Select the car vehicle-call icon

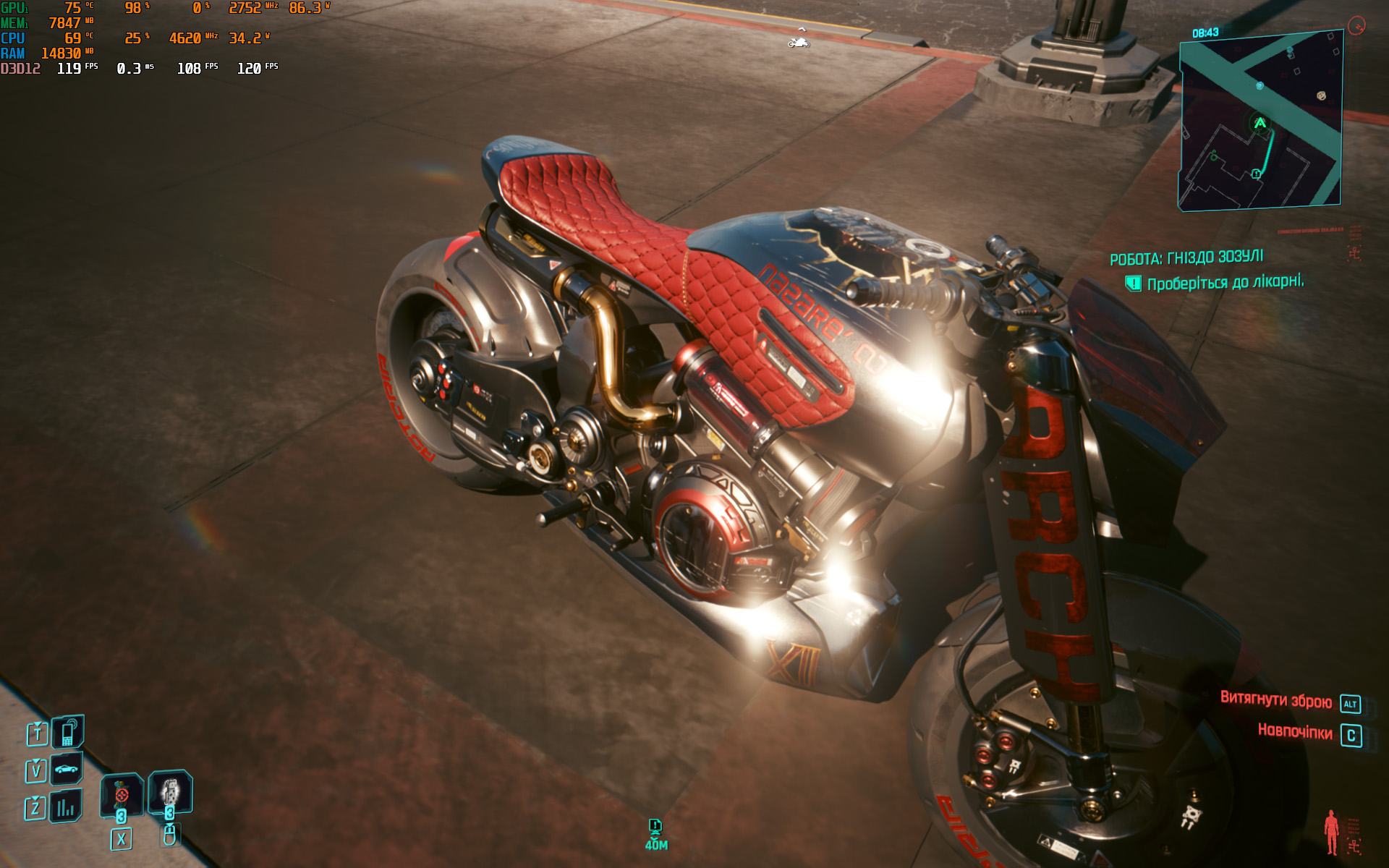click(67, 769)
